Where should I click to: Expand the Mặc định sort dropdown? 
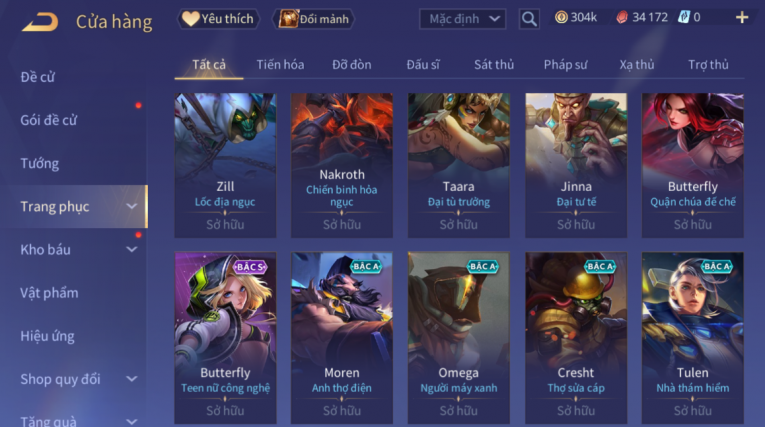[462, 18]
